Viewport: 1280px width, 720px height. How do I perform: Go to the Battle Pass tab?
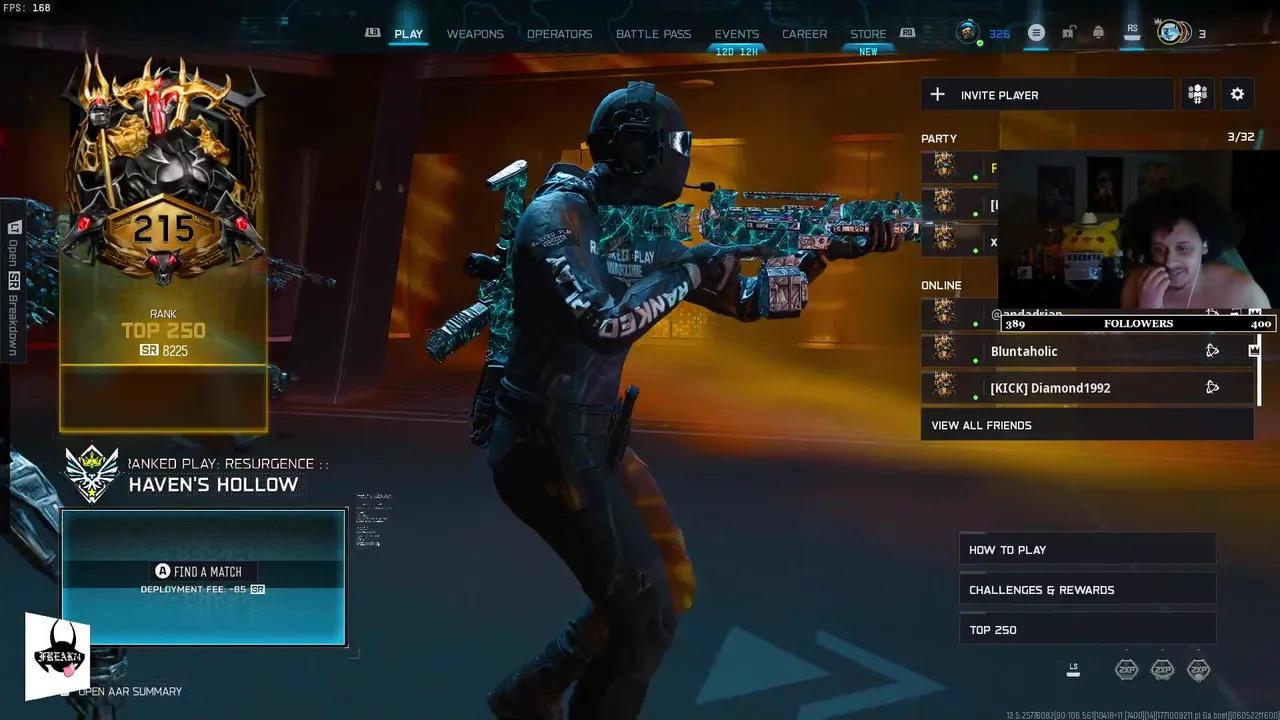point(653,34)
